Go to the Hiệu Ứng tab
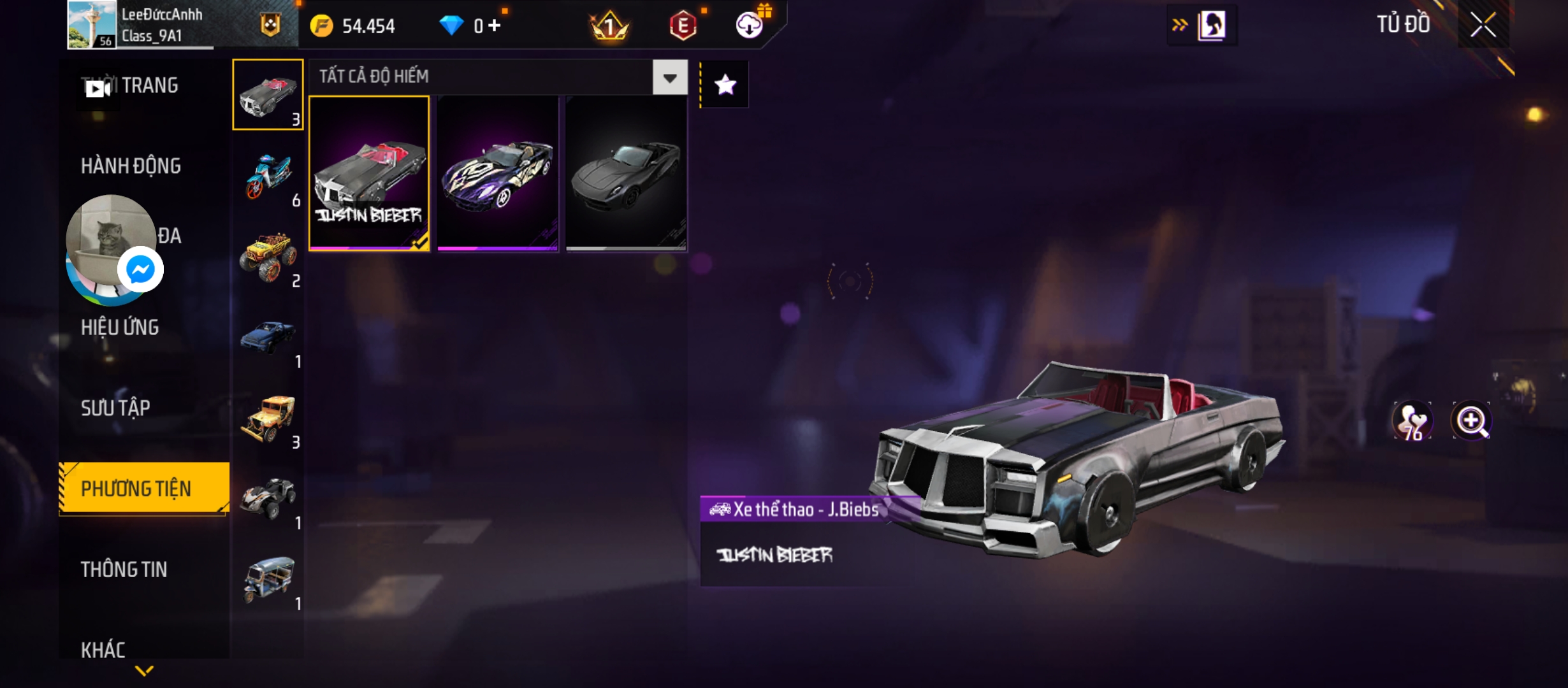This screenshot has width=1568, height=688. coord(120,327)
